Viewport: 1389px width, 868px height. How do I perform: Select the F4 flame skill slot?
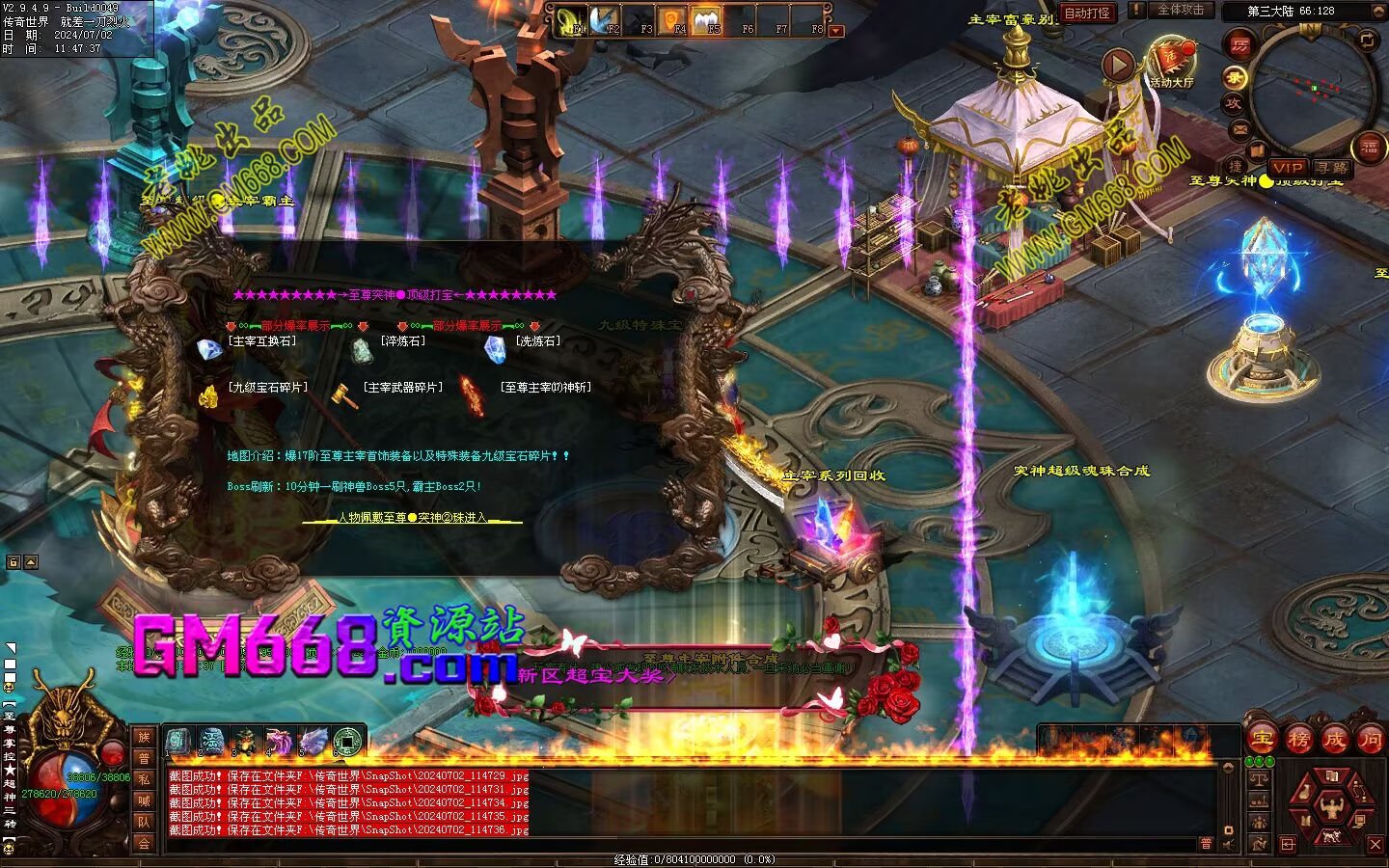click(672, 18)
